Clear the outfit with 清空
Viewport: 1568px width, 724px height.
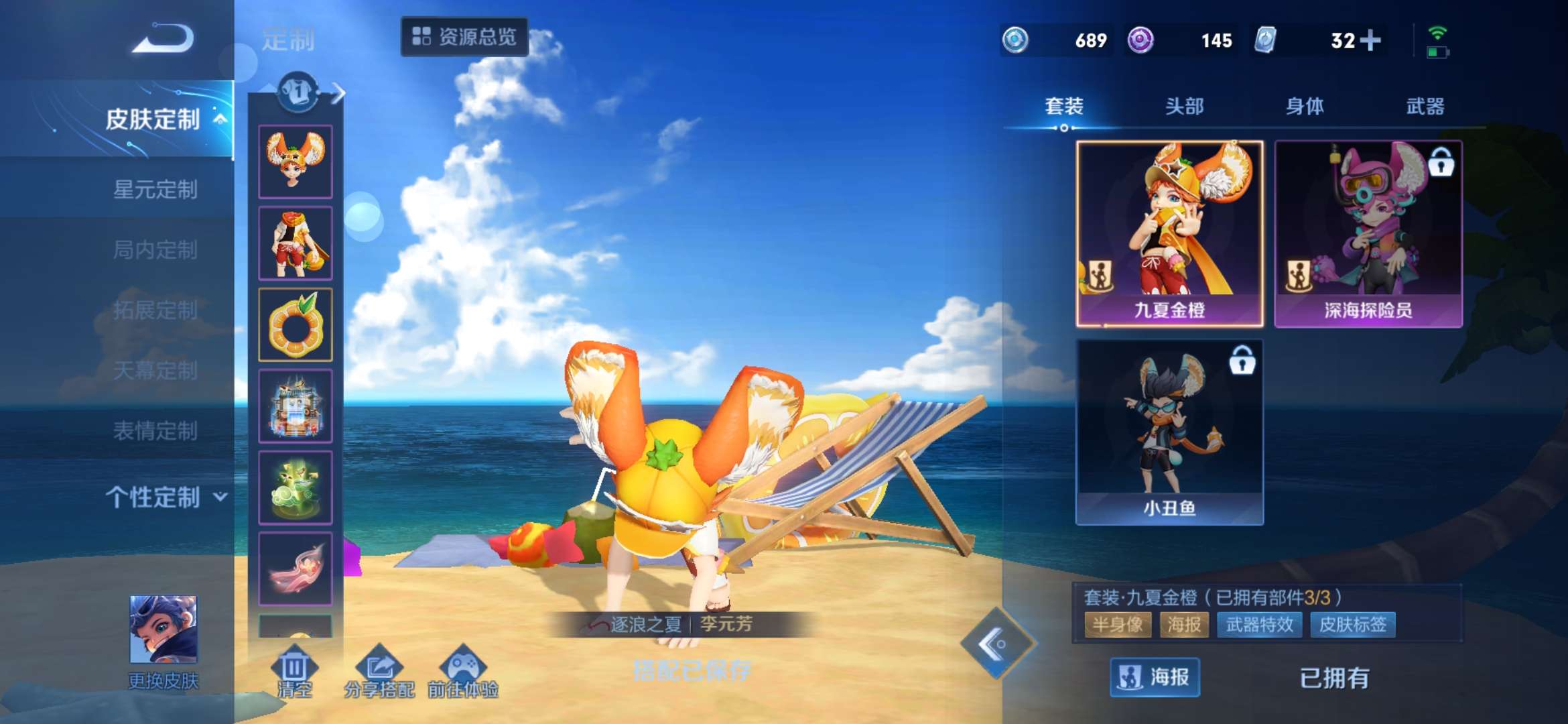(294, 670)
